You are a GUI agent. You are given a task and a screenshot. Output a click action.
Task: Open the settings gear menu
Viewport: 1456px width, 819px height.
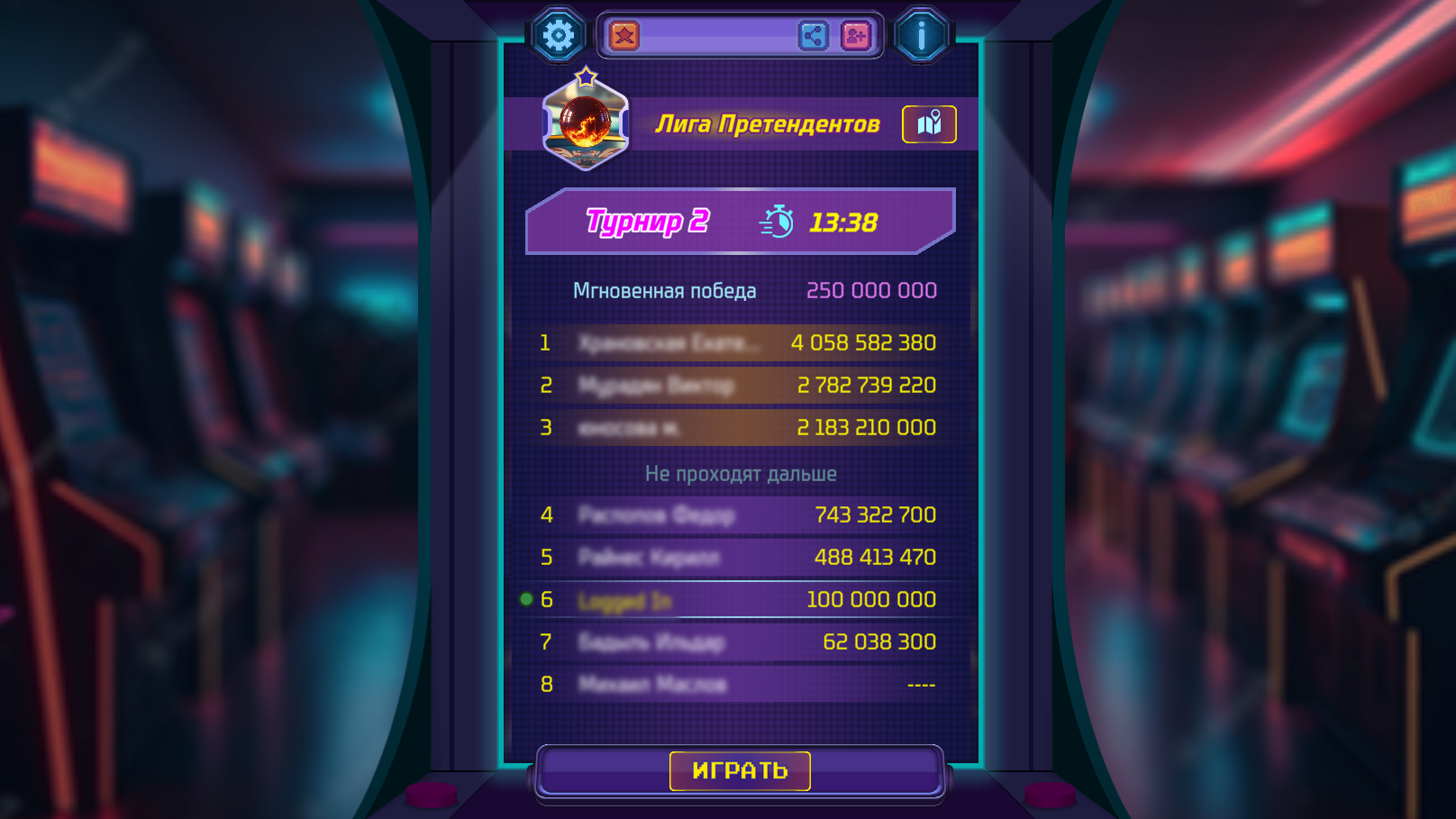[x=558, y=36]
